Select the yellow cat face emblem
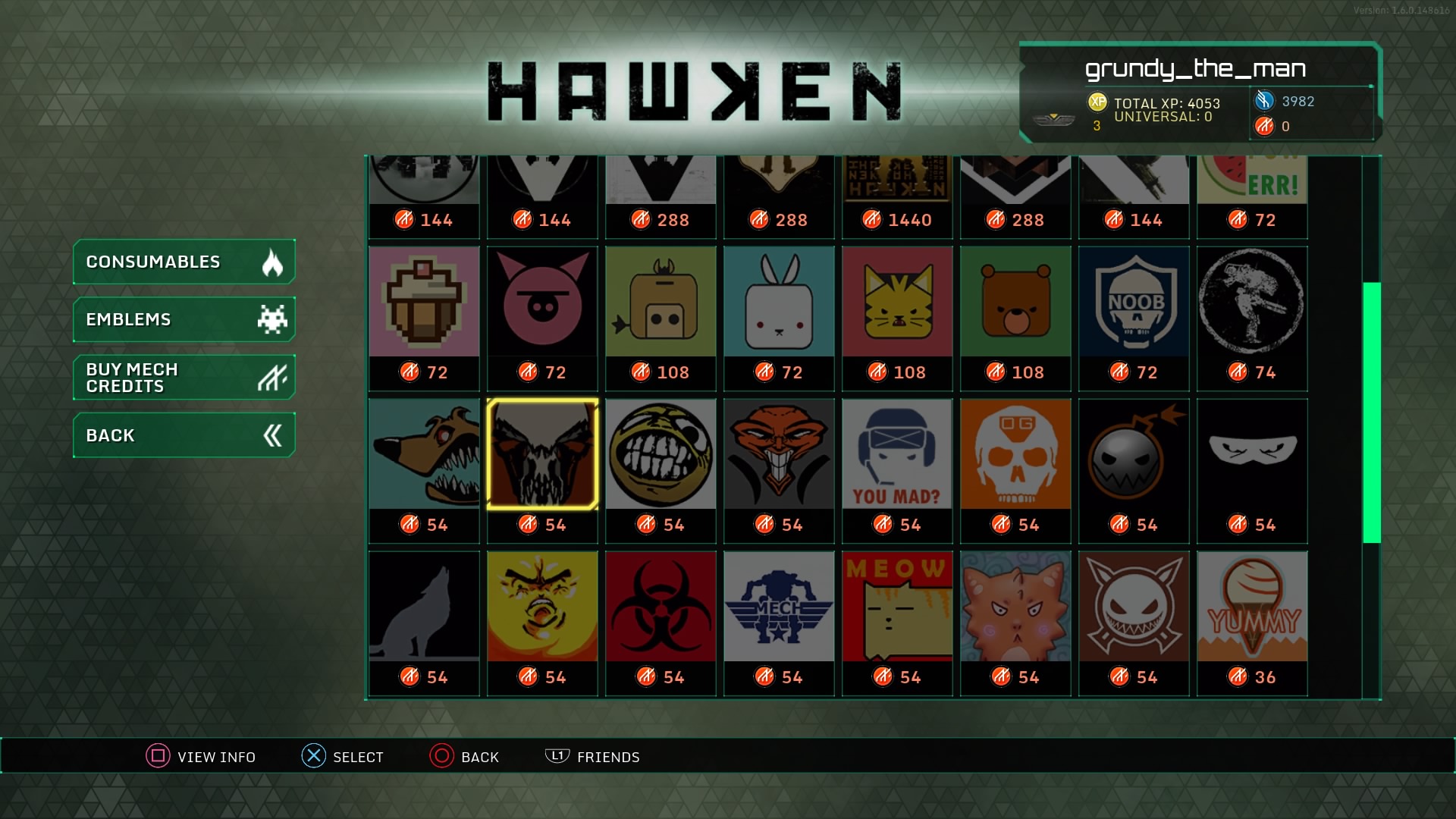 897,302
